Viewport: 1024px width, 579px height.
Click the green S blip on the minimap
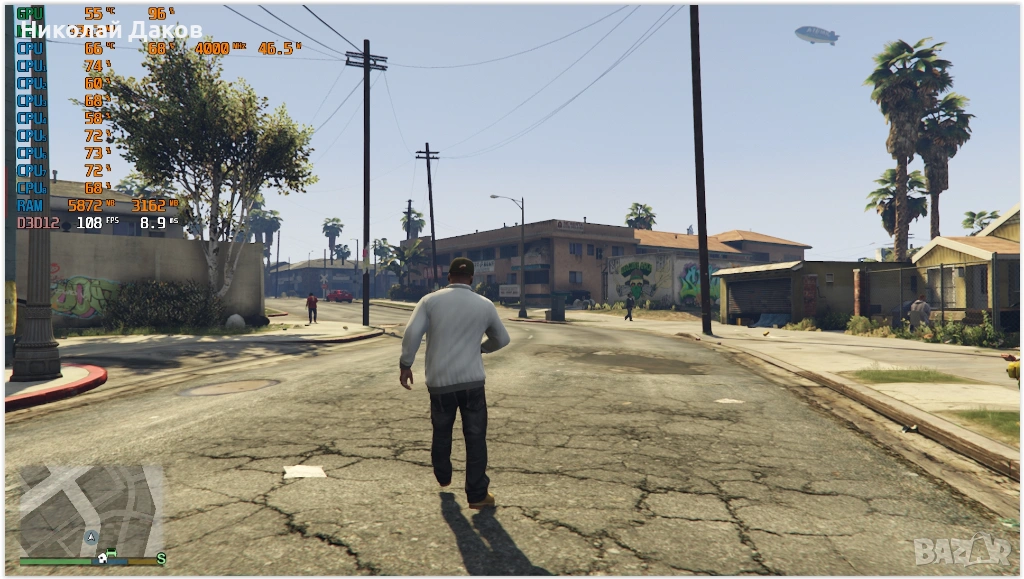coord(160,559)
